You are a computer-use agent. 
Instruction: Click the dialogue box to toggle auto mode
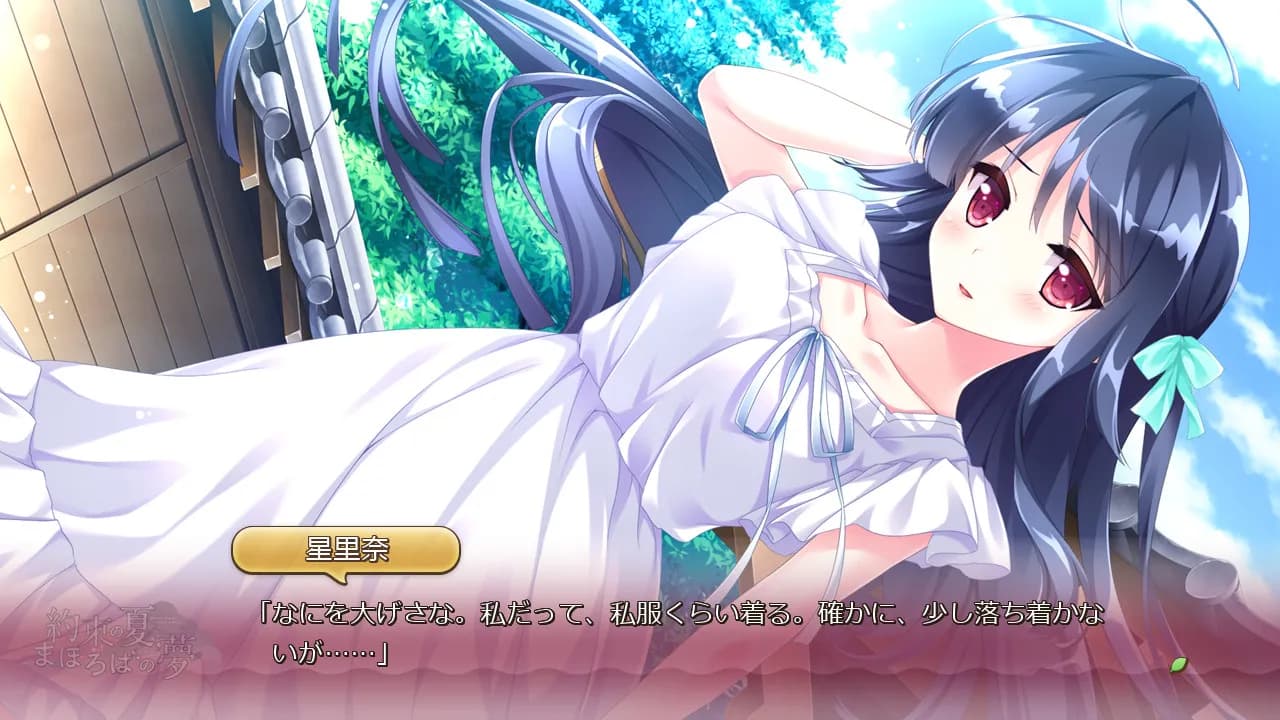pos(640,640)
